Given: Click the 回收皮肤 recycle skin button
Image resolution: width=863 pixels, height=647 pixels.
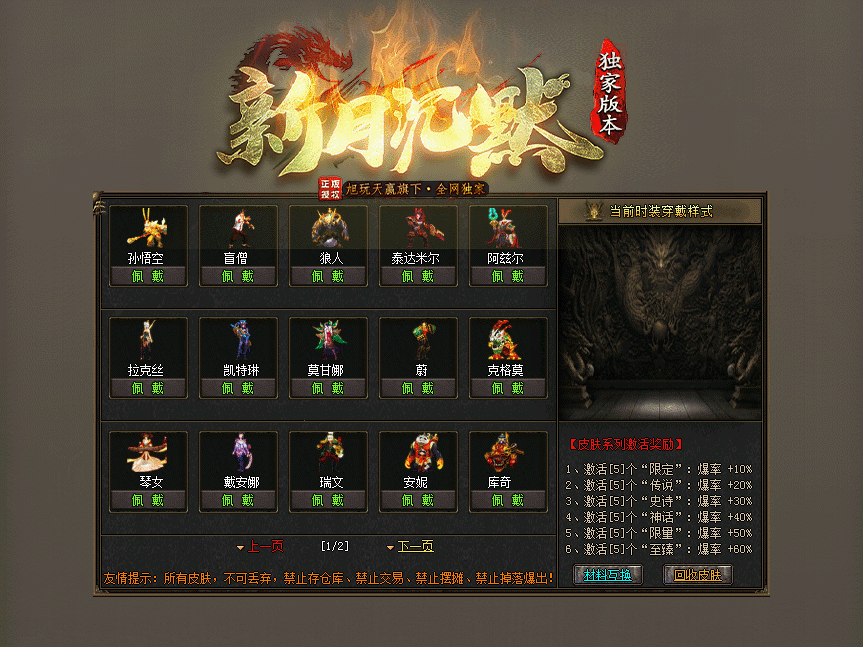Looking at the screenshot, I should (x=698, y=575).
